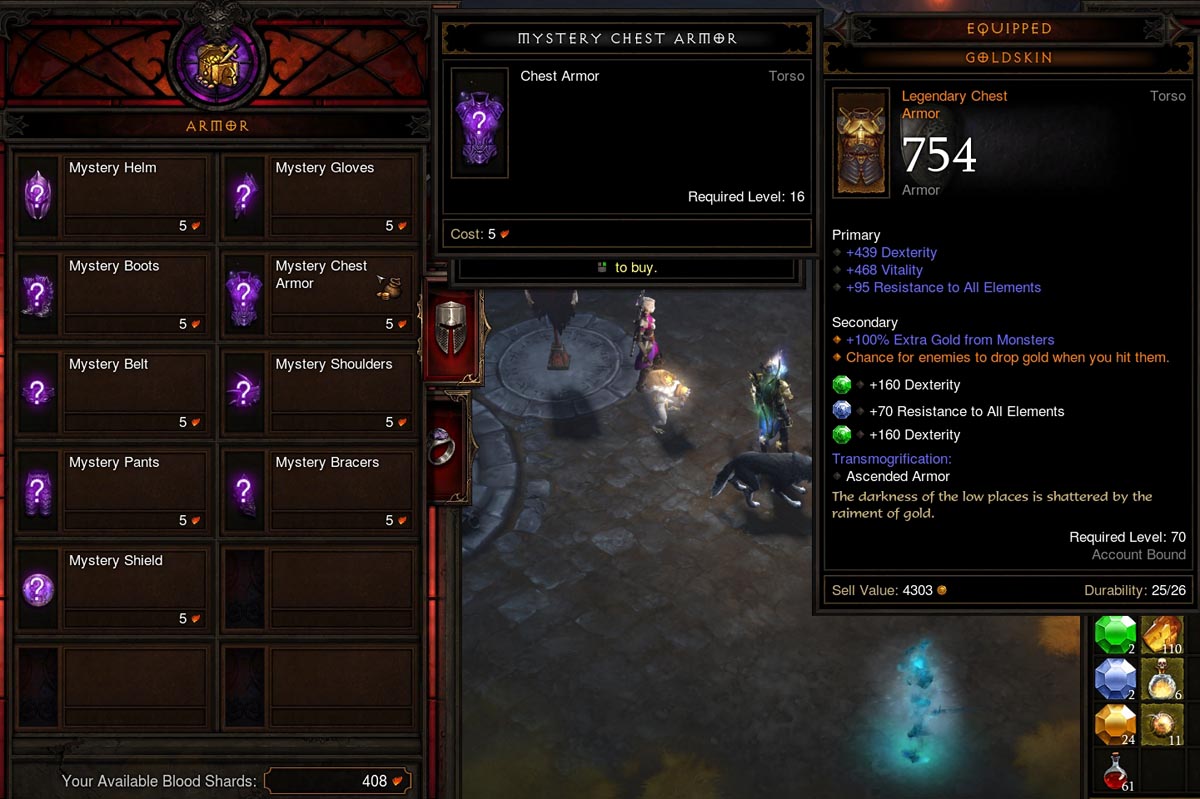Image resolution: width=1200 pixels, height=799 pixels.
Task: Click the blue diamond gem stack
Action: click(x=1115, y=680)
